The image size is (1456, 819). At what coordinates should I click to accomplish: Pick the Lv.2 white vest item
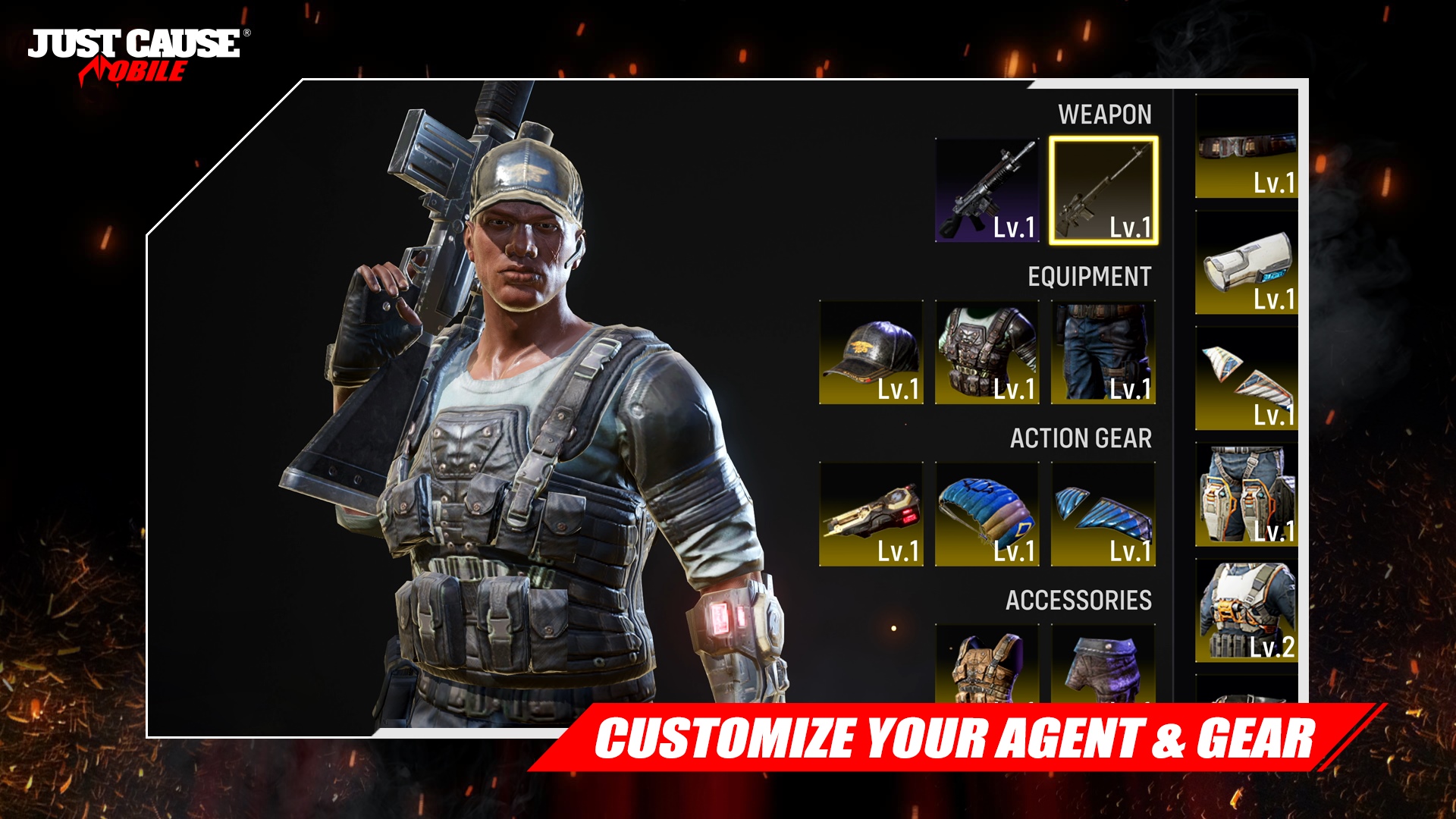coord(1247,612)
